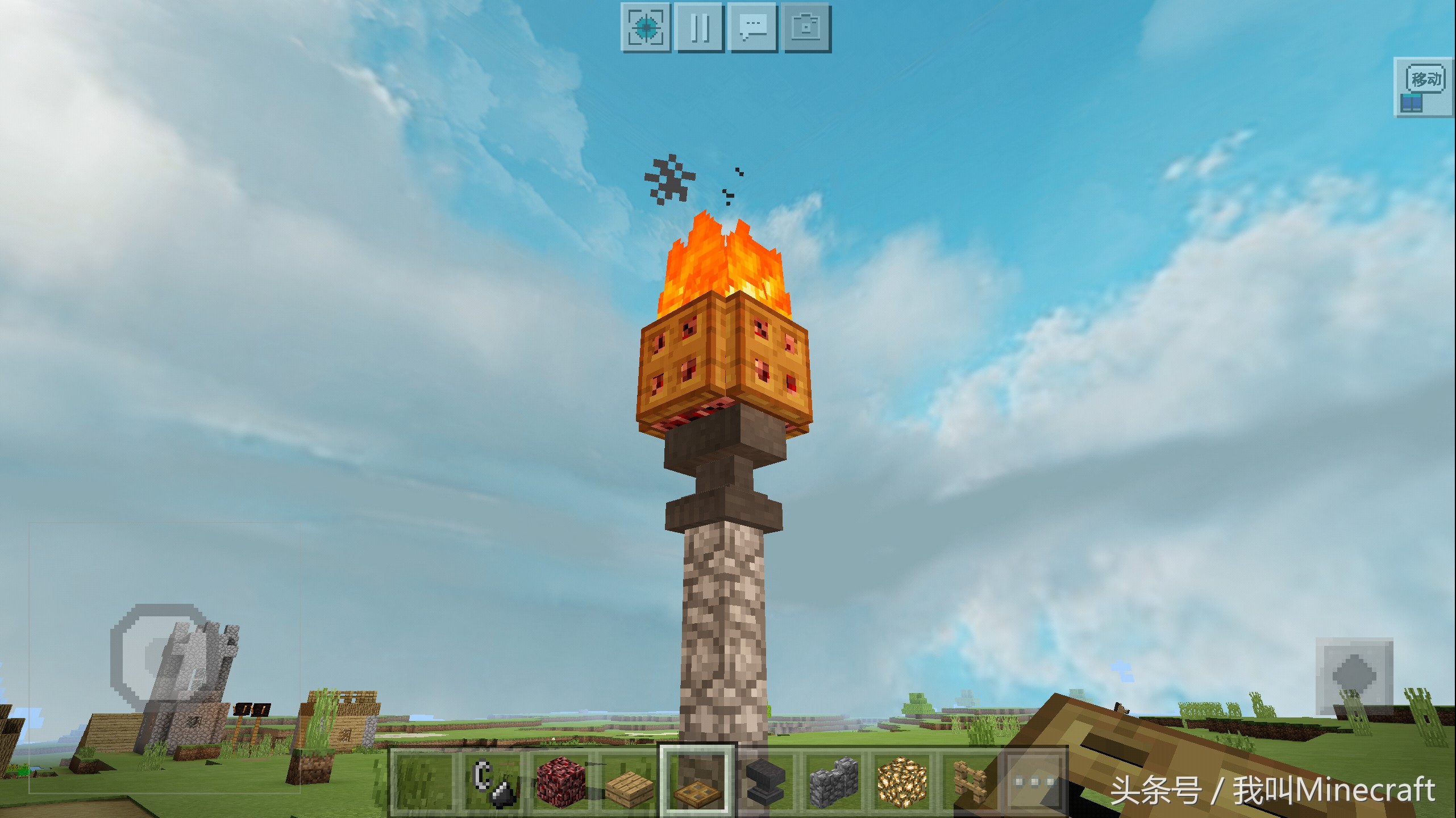
Task: Tap the jump button
Action: pyautogui.click(x=1354, y=676)
